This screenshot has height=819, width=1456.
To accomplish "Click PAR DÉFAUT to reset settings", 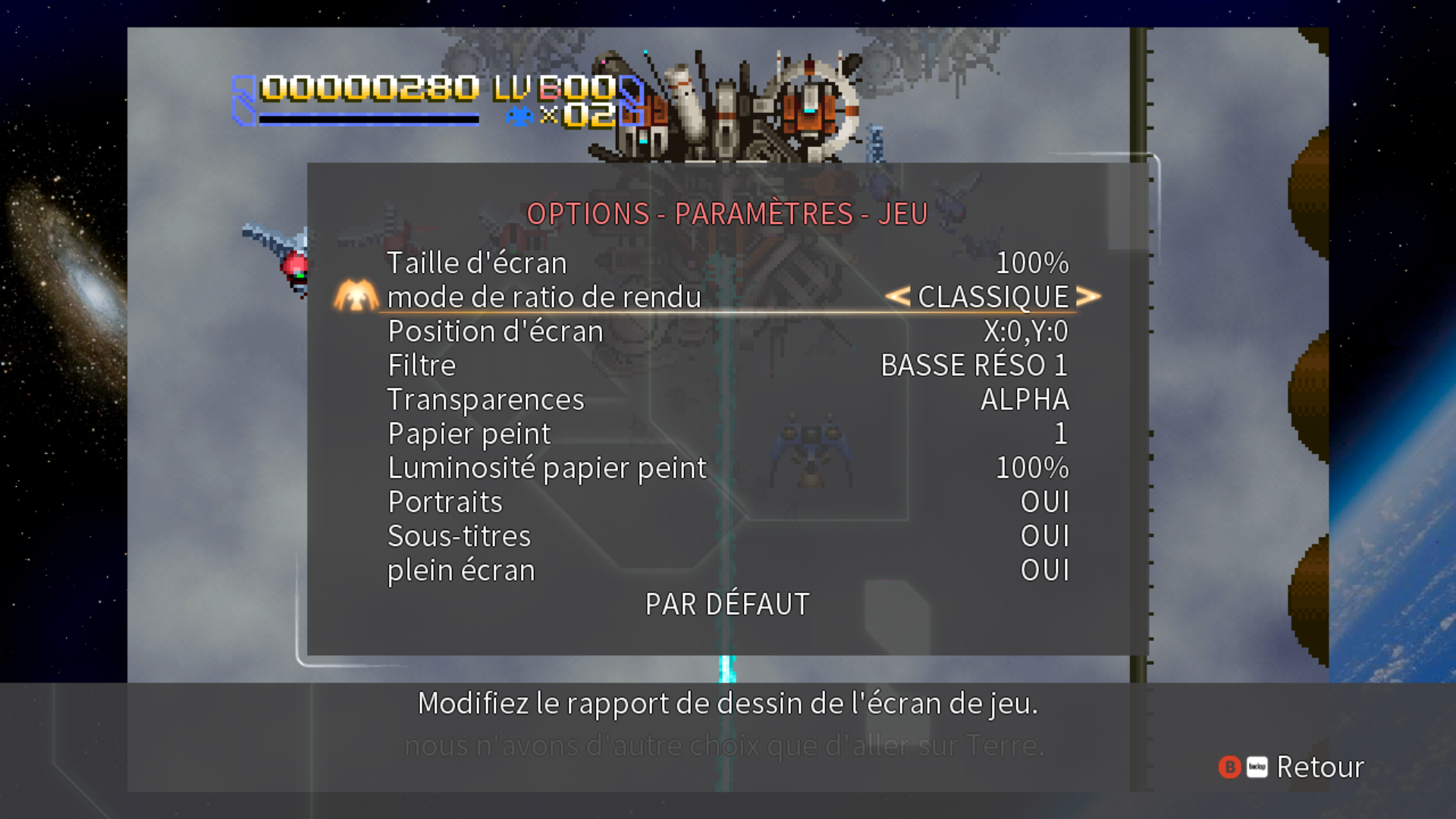I will [726, 604].
